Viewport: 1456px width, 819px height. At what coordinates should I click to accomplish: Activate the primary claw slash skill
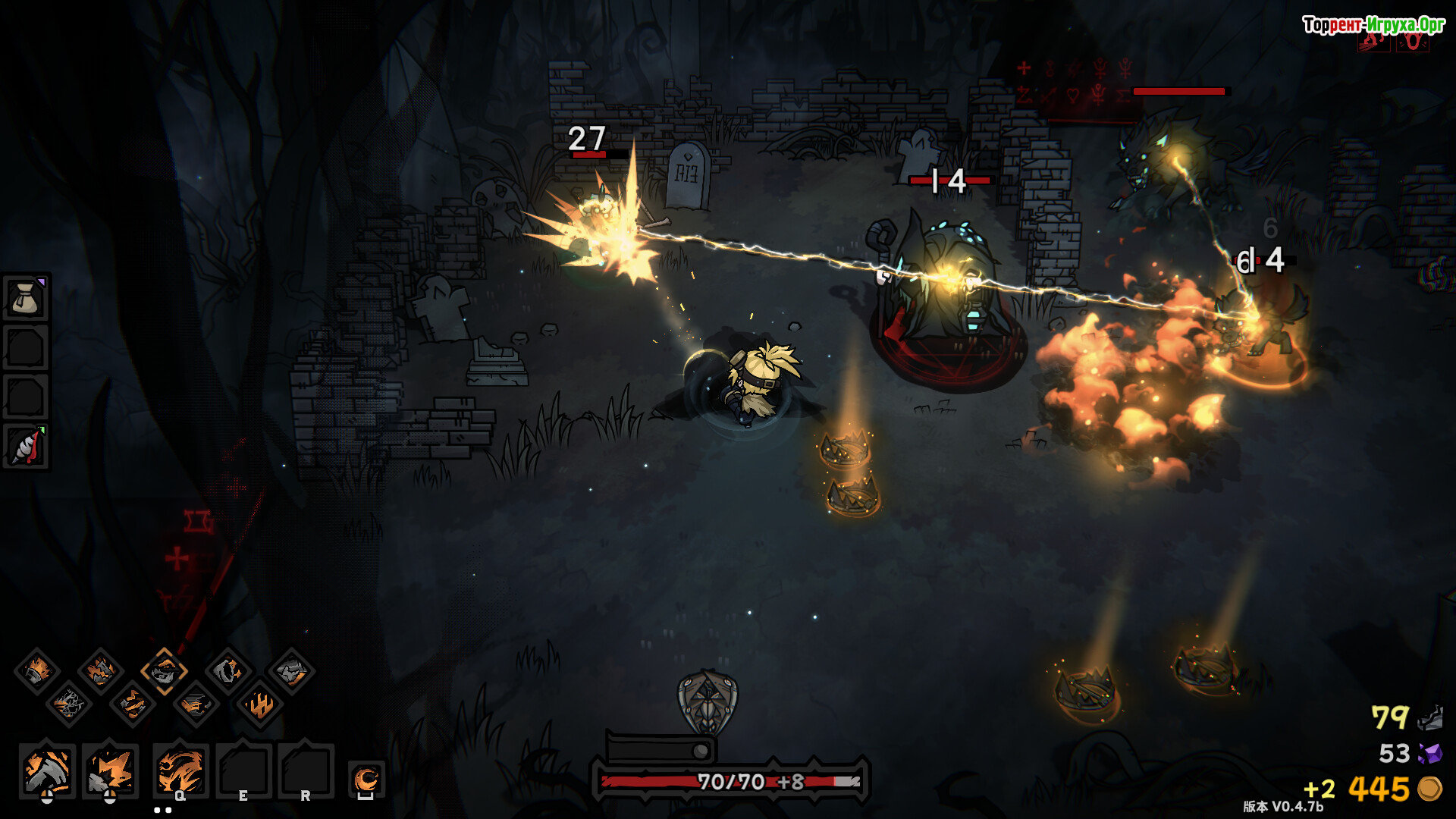click(x=47, y=770)
